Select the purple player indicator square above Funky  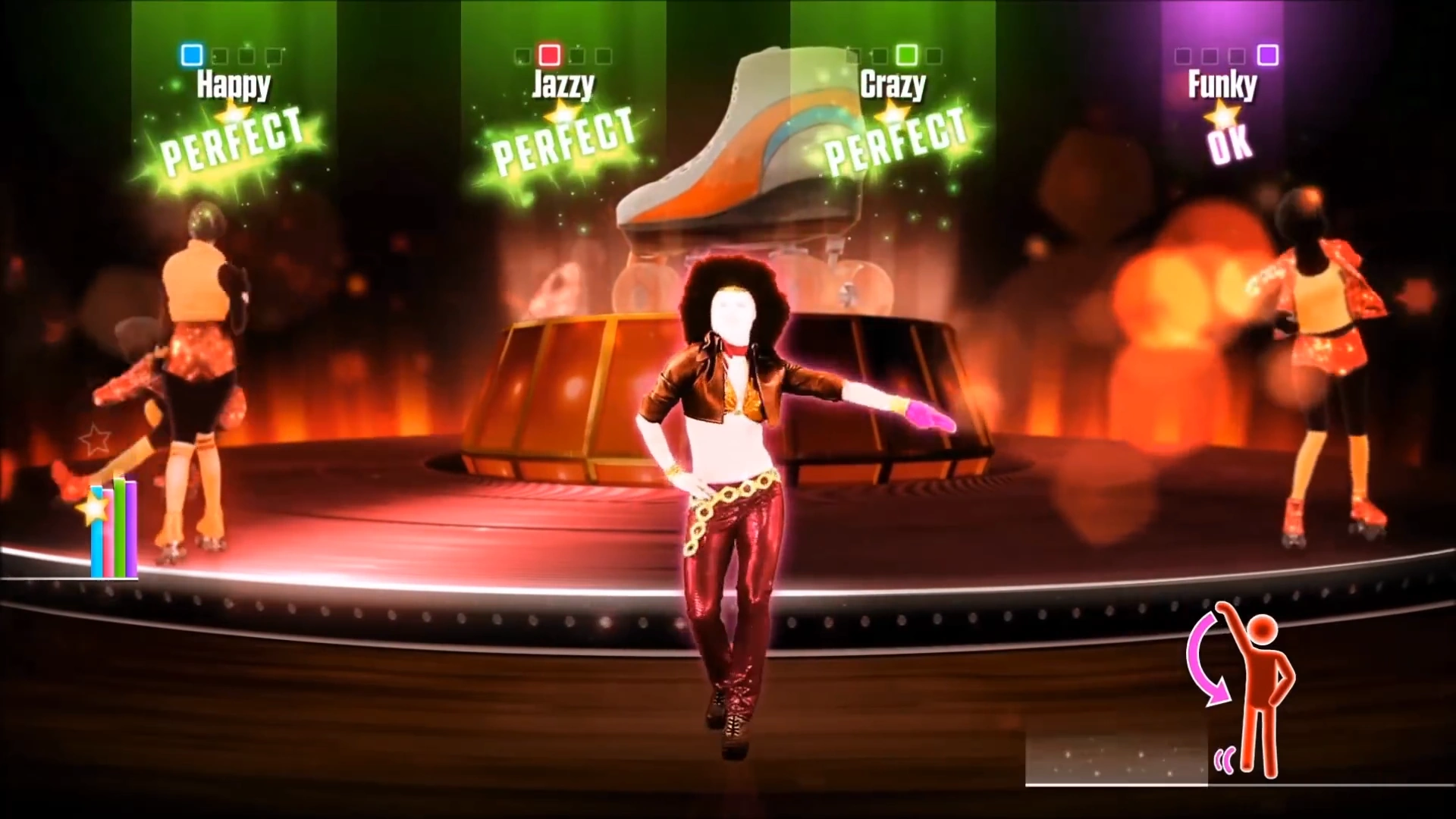tap(1269, 55)
